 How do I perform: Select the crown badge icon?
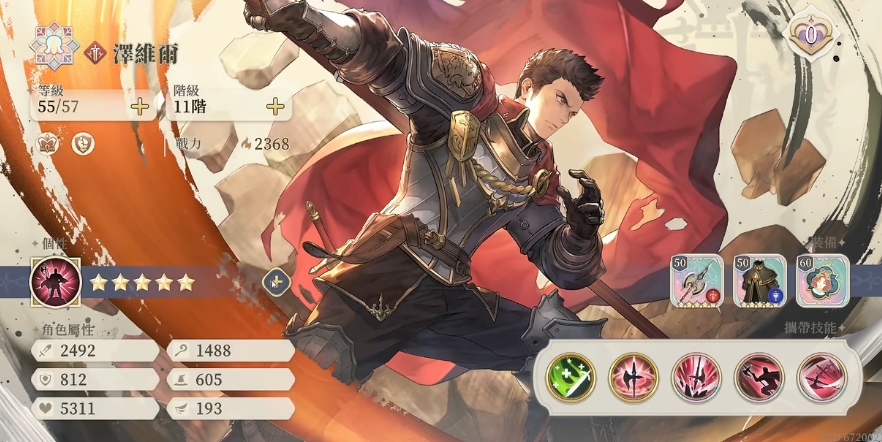[48, 144]
